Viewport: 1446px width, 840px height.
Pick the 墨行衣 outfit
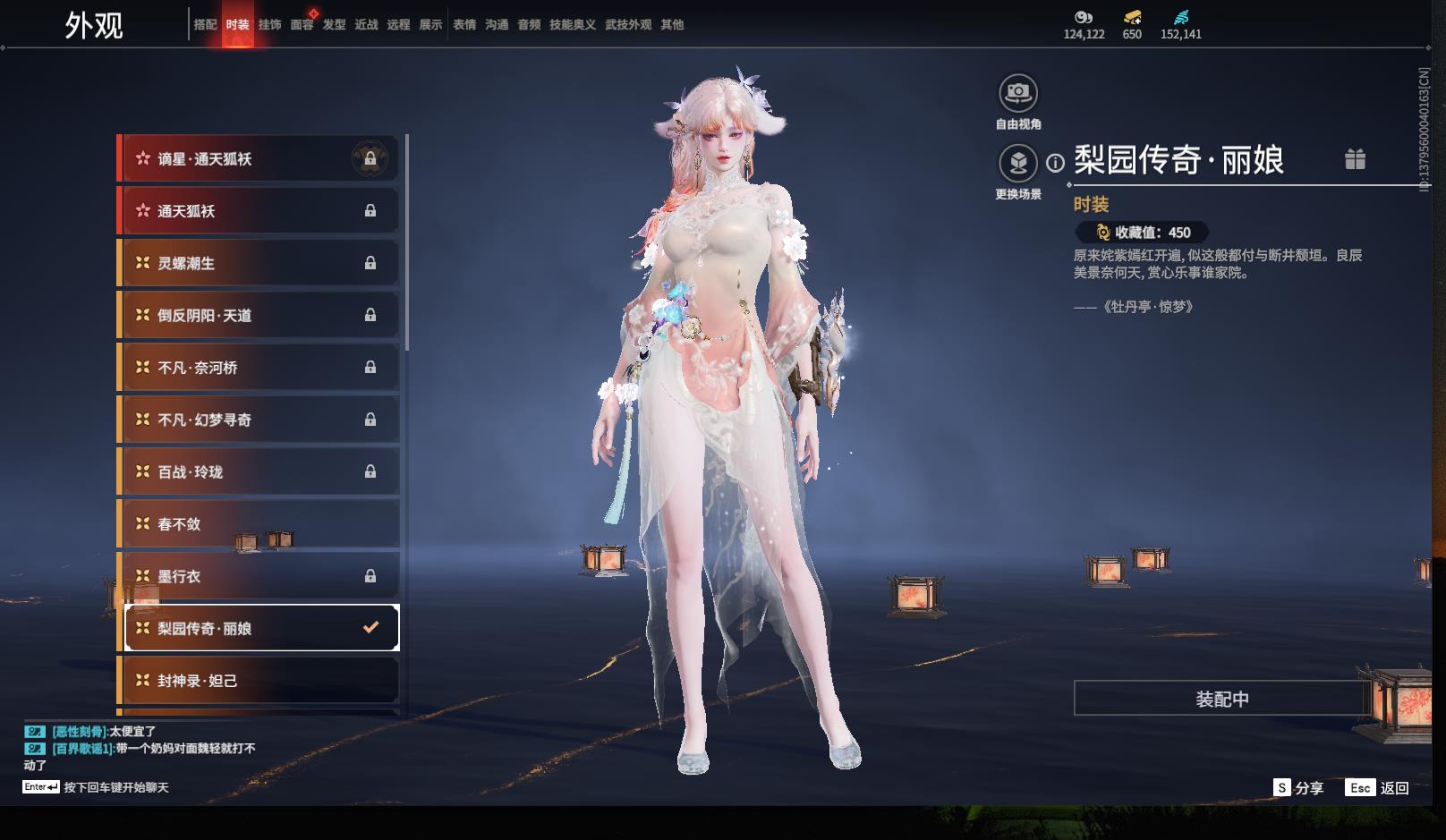(x=259, y=576)
